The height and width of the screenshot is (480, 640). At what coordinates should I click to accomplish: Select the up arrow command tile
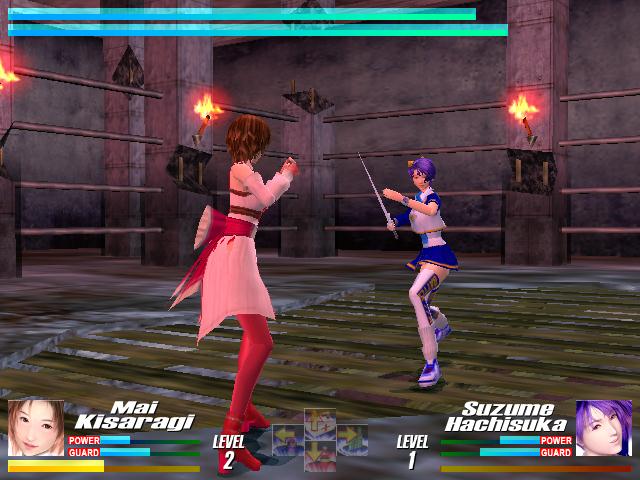pyautogui.click(x=319, y=422)
